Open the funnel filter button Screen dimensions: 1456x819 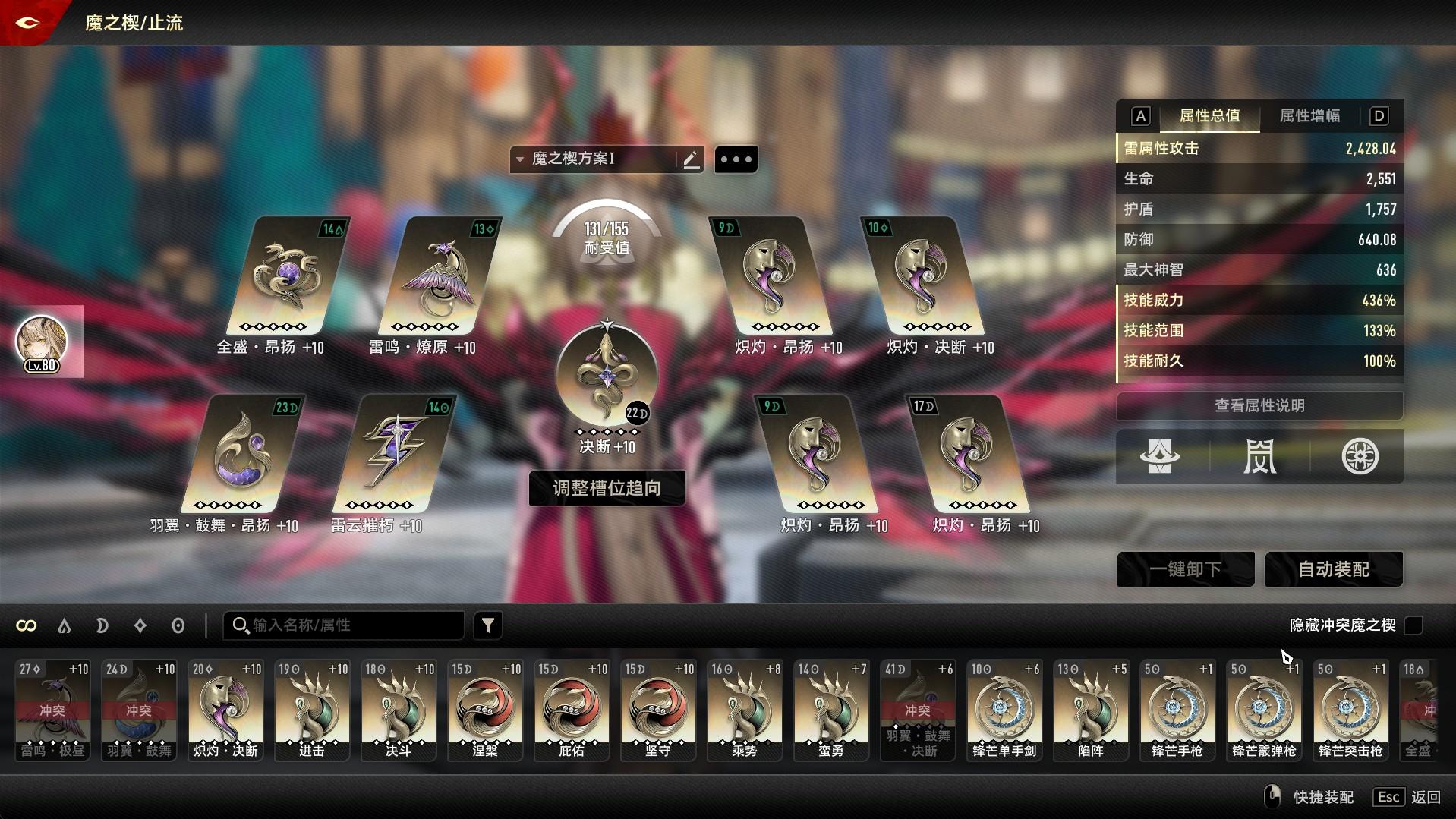click(488, 625)
